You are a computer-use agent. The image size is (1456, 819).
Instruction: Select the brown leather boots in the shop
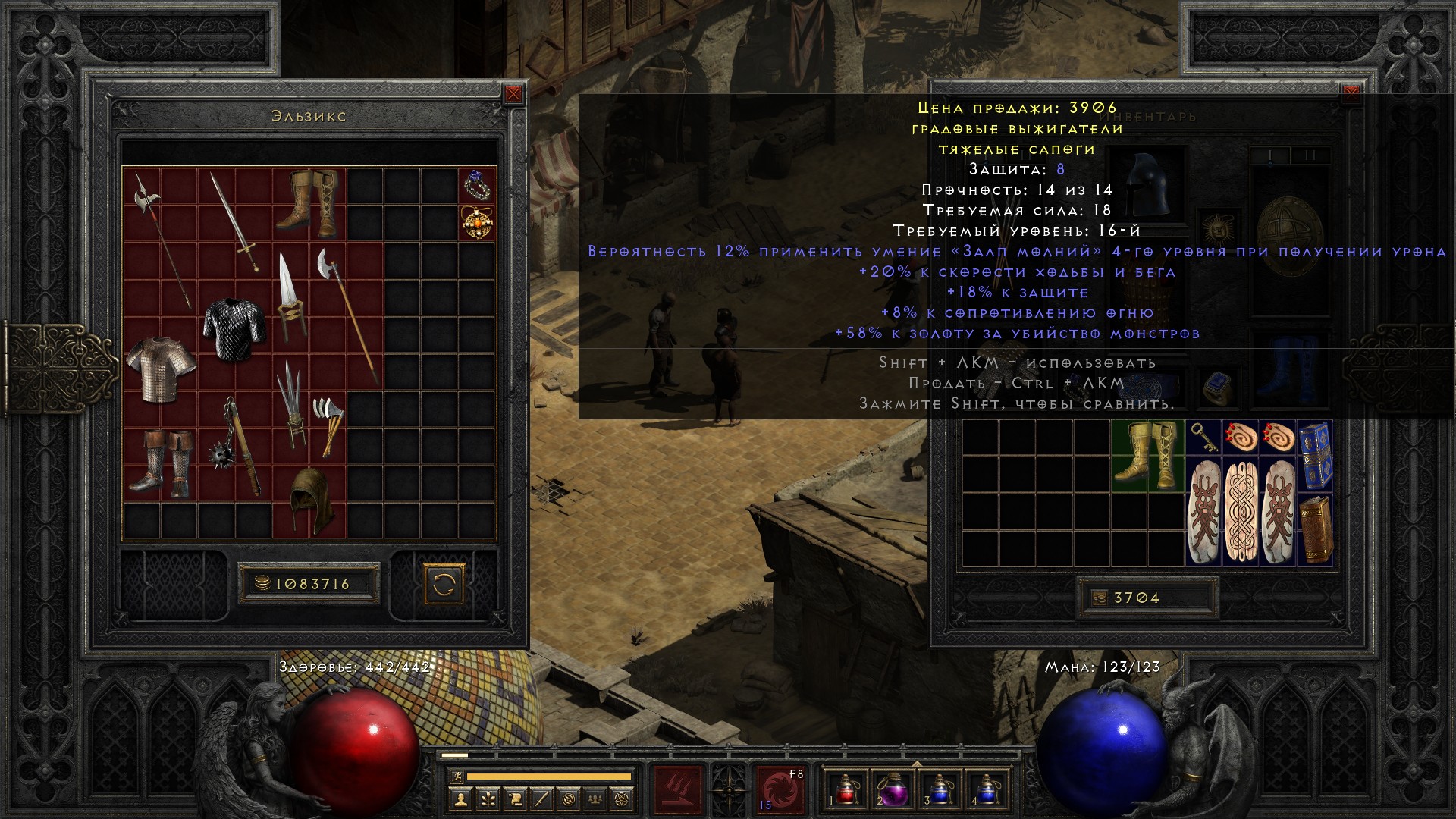pos(309,201)
